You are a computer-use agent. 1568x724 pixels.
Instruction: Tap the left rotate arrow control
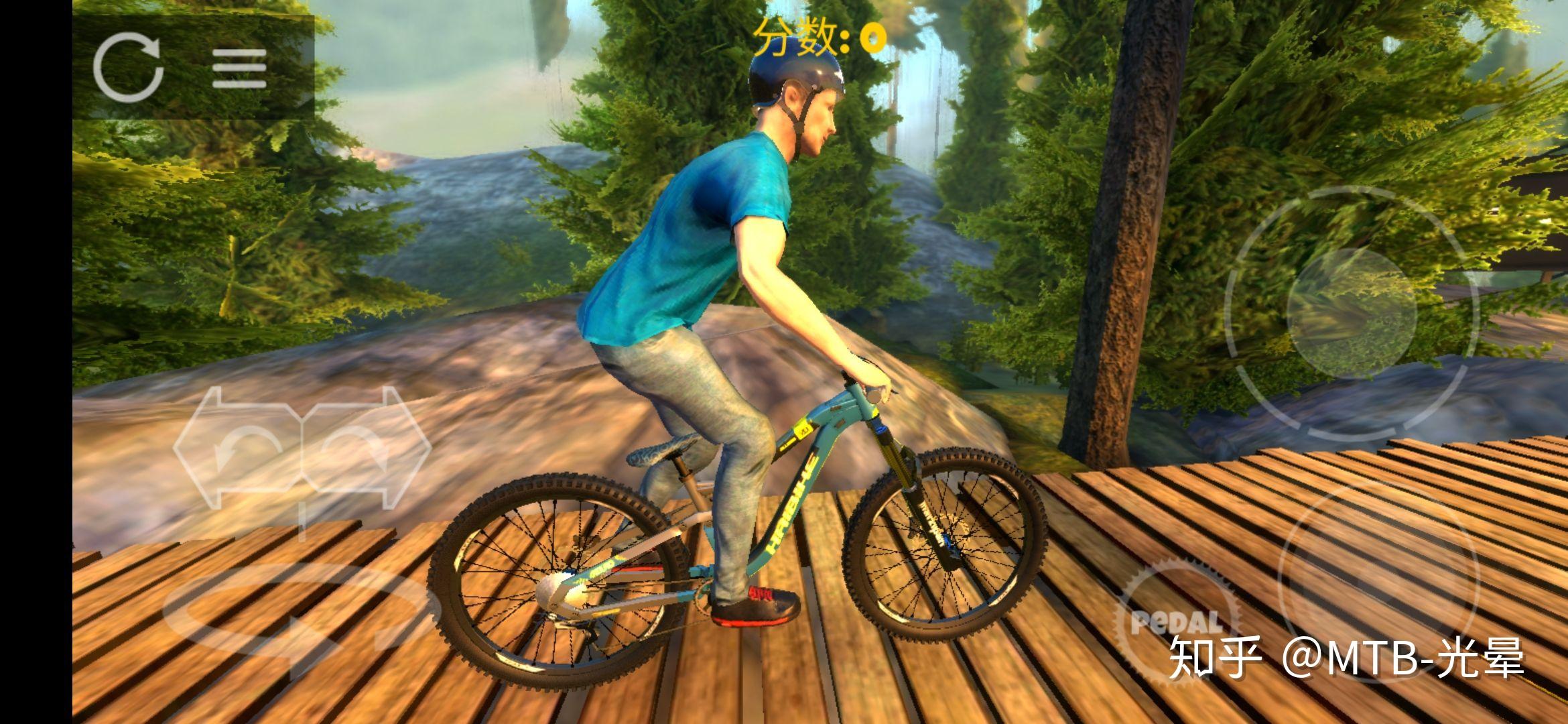pyautogui.click(x=238, y=448)
